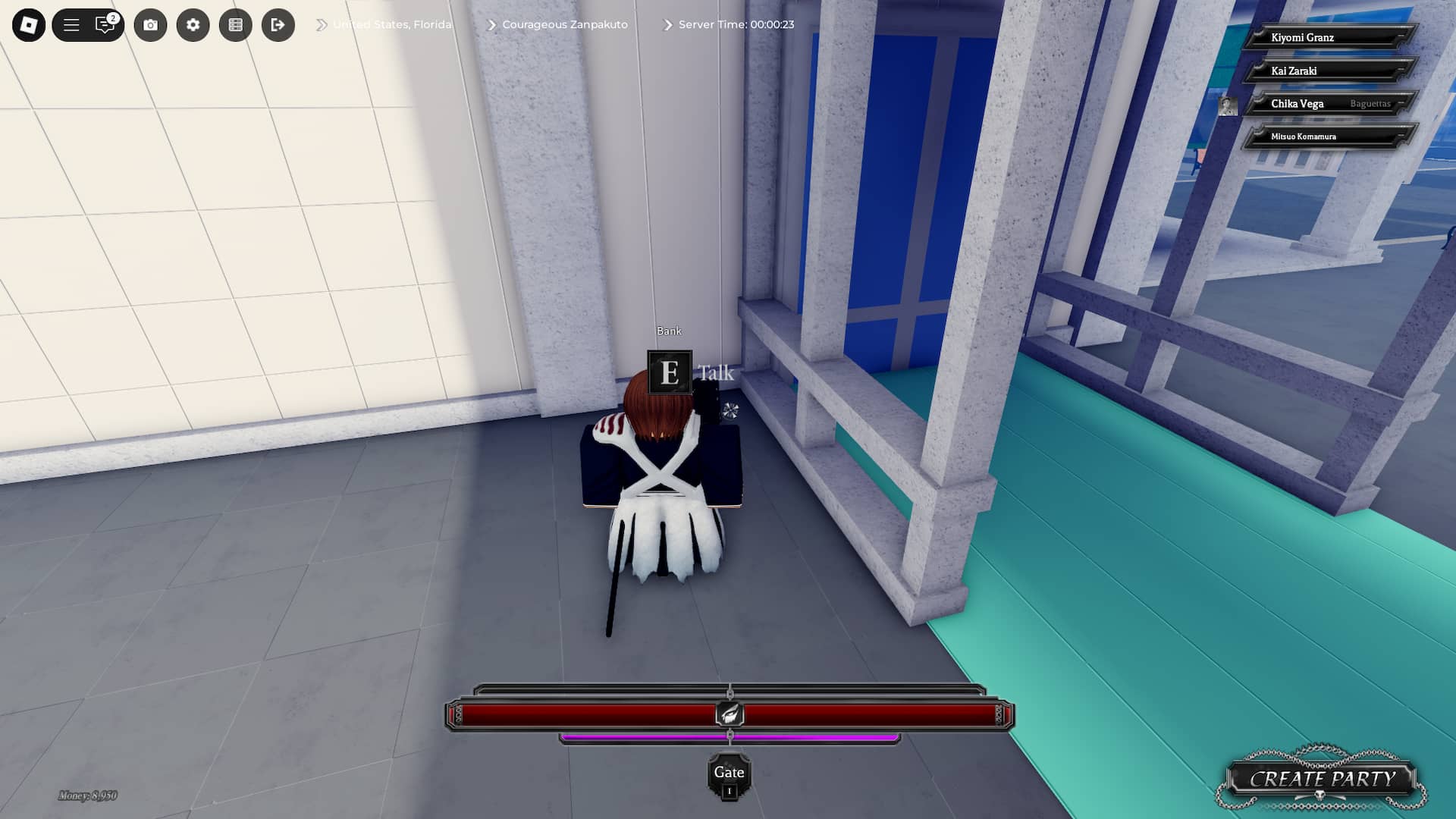The width and height of the screenshot is (1456, 819).
Task: Take a screenshot with the camera icon
Action: [x=151, y=25]
